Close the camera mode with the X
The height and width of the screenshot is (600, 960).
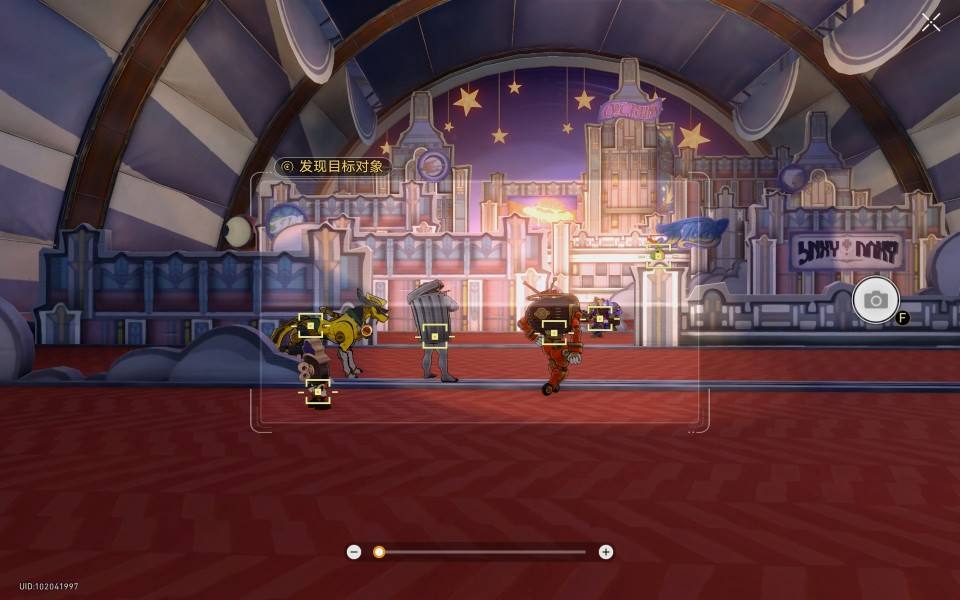point(931,23)
